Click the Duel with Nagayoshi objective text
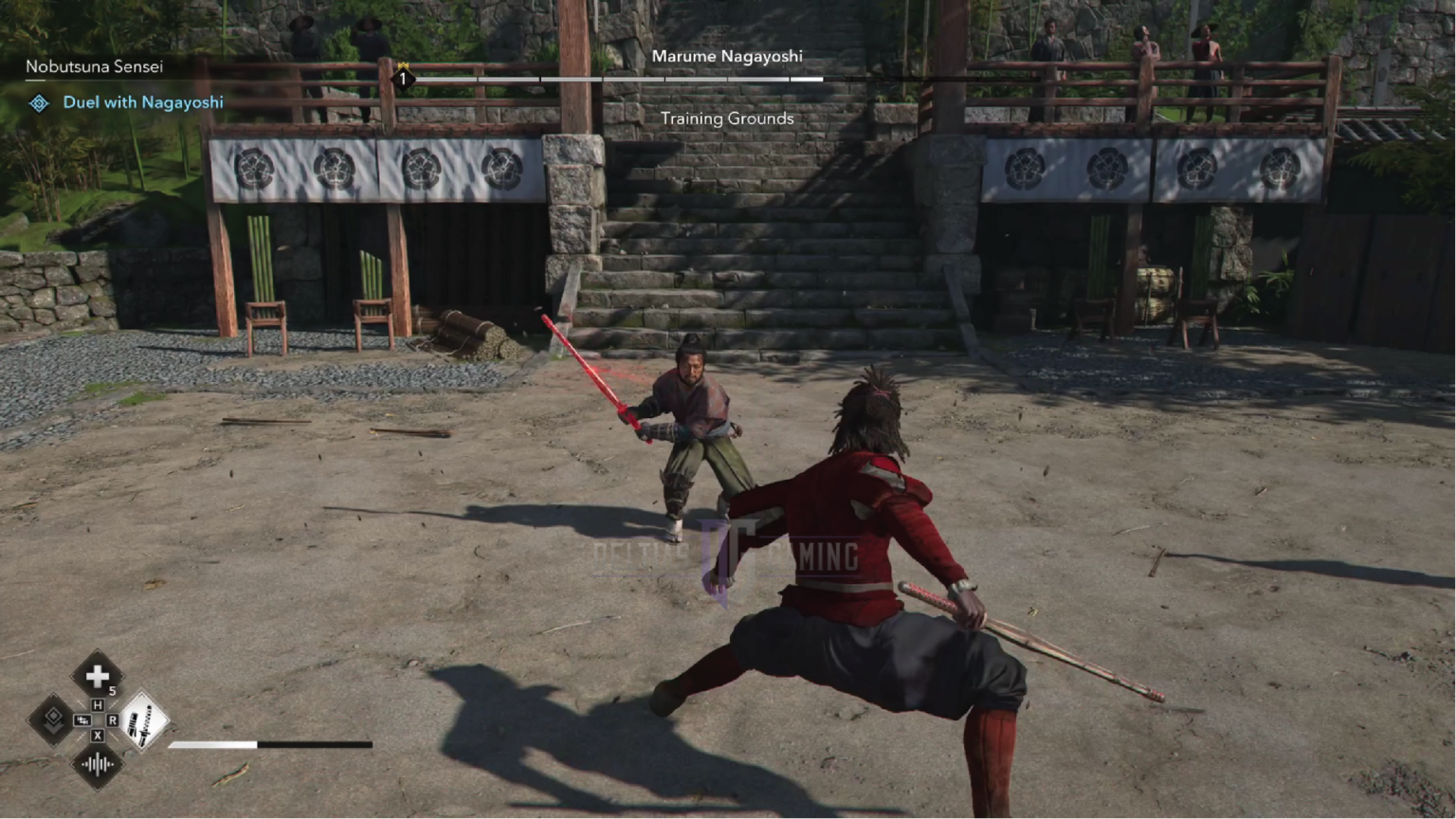1456x819 pixels. [142, 102]
